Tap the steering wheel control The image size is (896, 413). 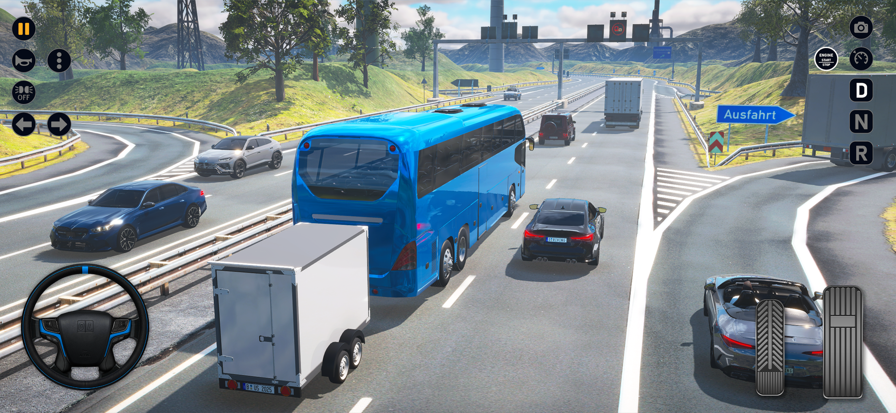pos(85,327)
